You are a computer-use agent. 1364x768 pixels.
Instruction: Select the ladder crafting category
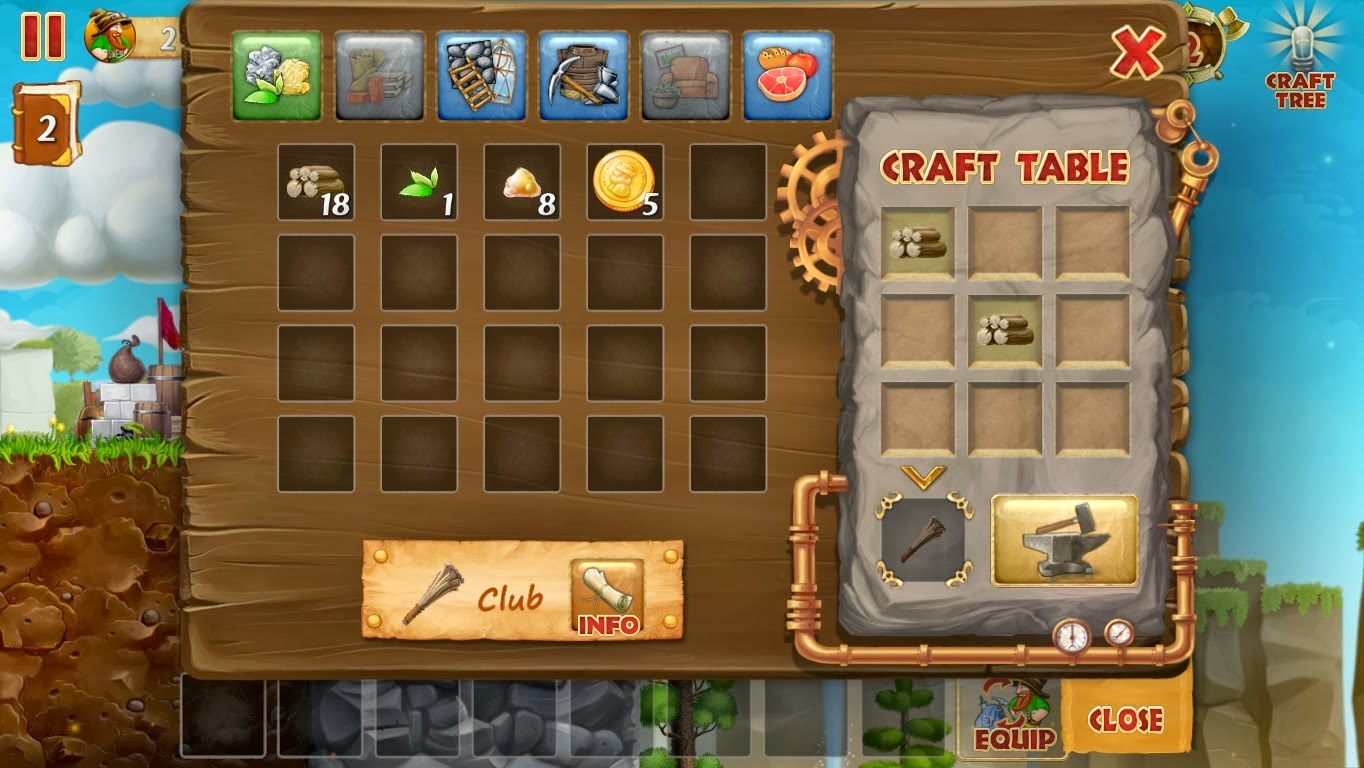click(480, 72)
